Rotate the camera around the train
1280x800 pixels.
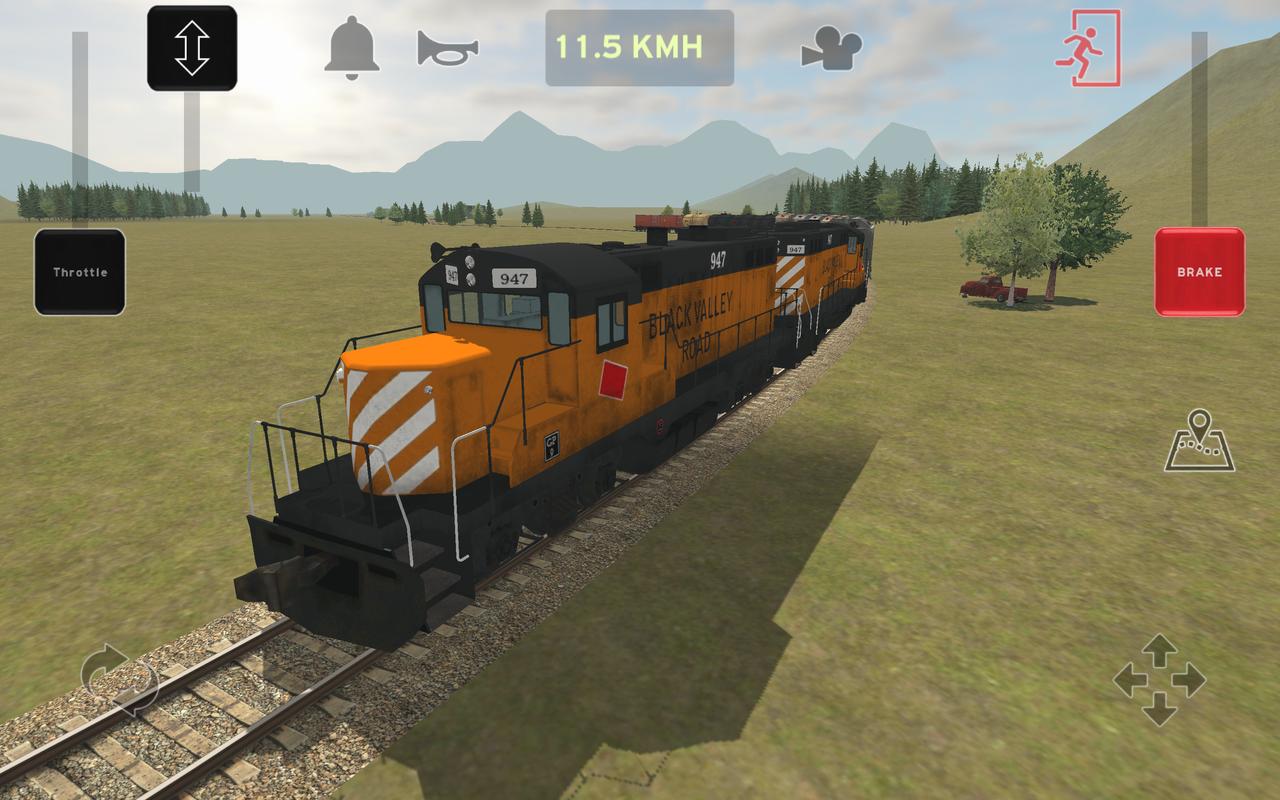pyautogui.click(x=120, y=680)
